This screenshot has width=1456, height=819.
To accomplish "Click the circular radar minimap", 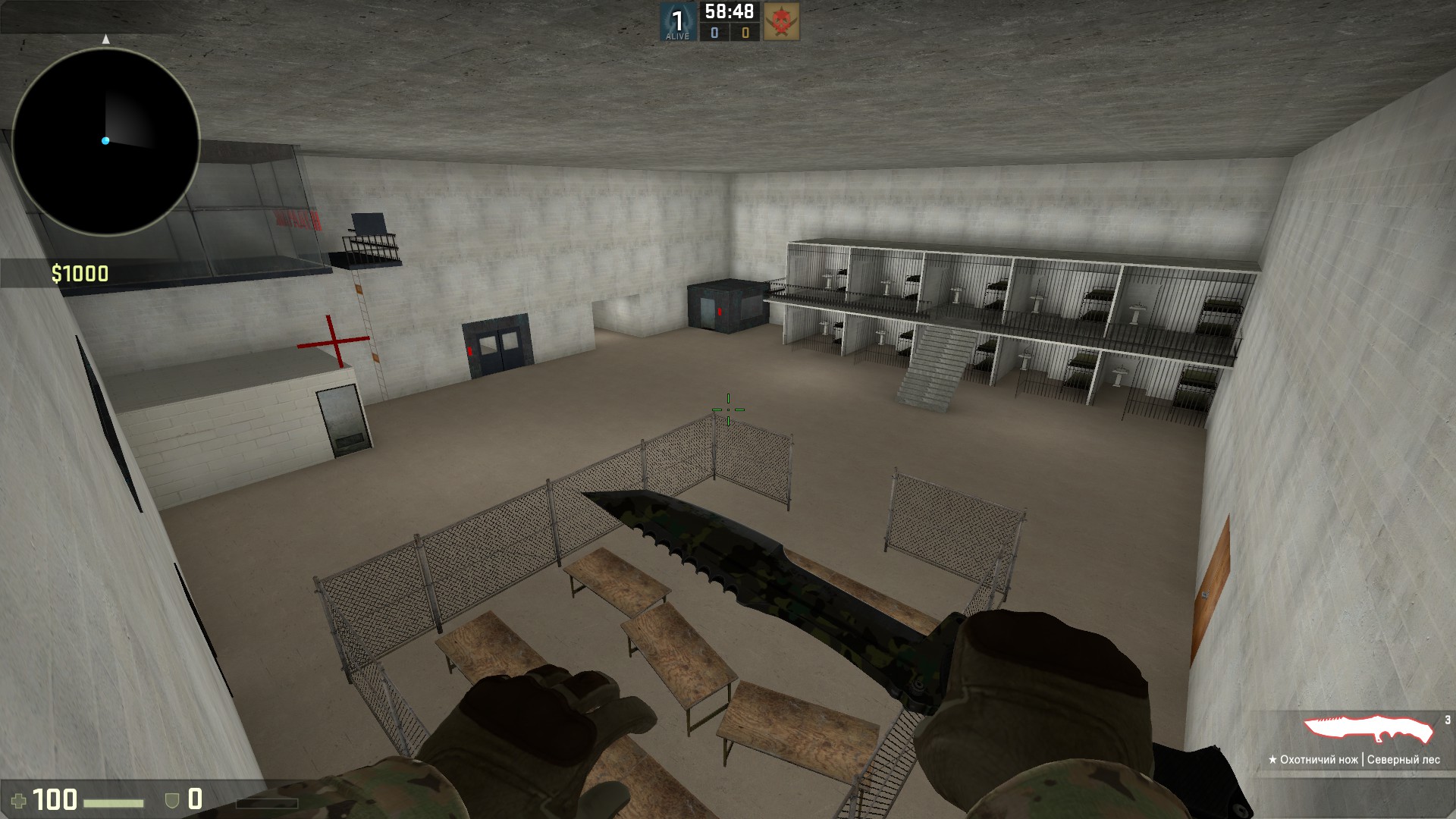I will pos(105,141).
